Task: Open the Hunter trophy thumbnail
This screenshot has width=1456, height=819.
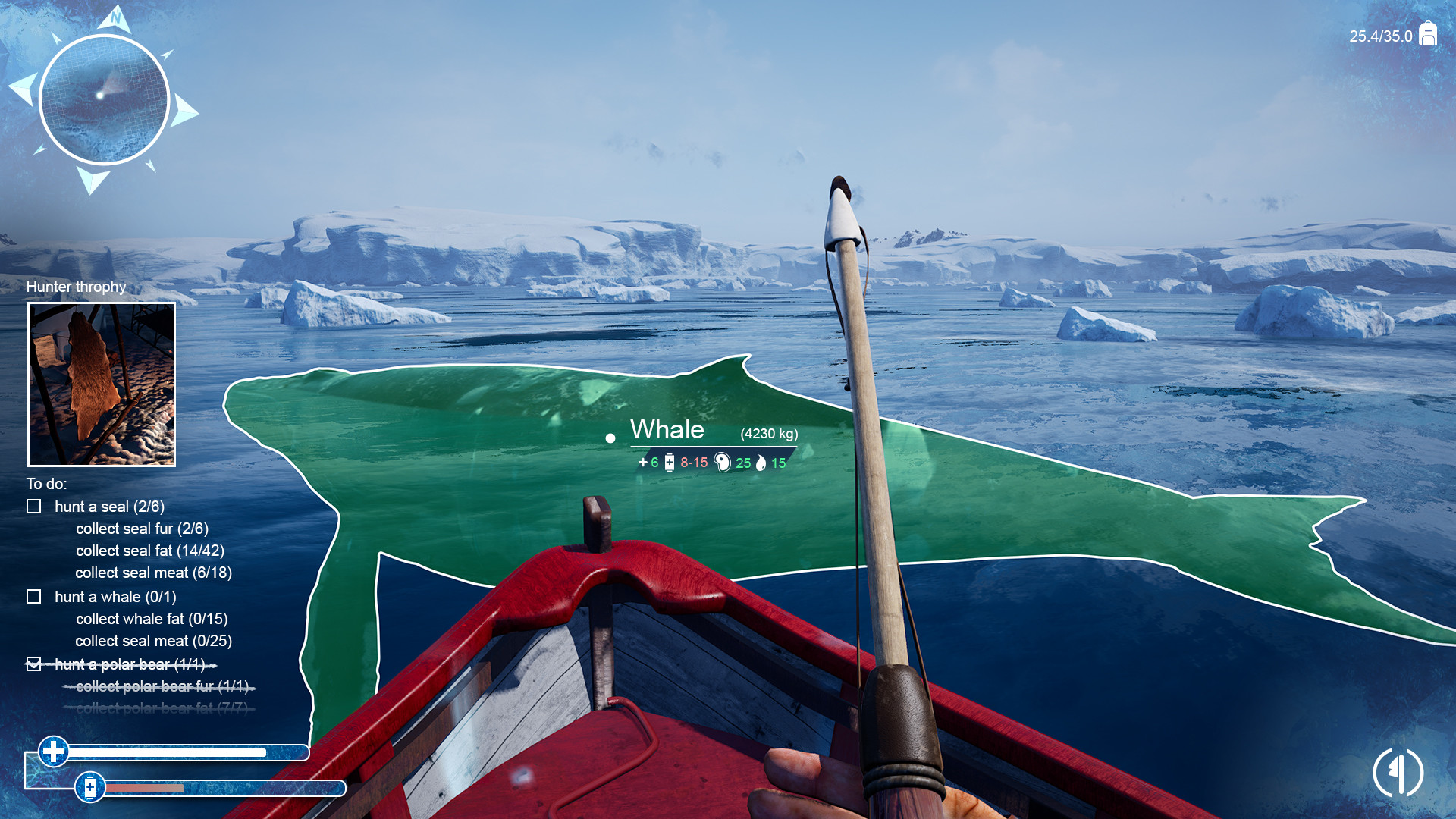Action: pos(102,384)
